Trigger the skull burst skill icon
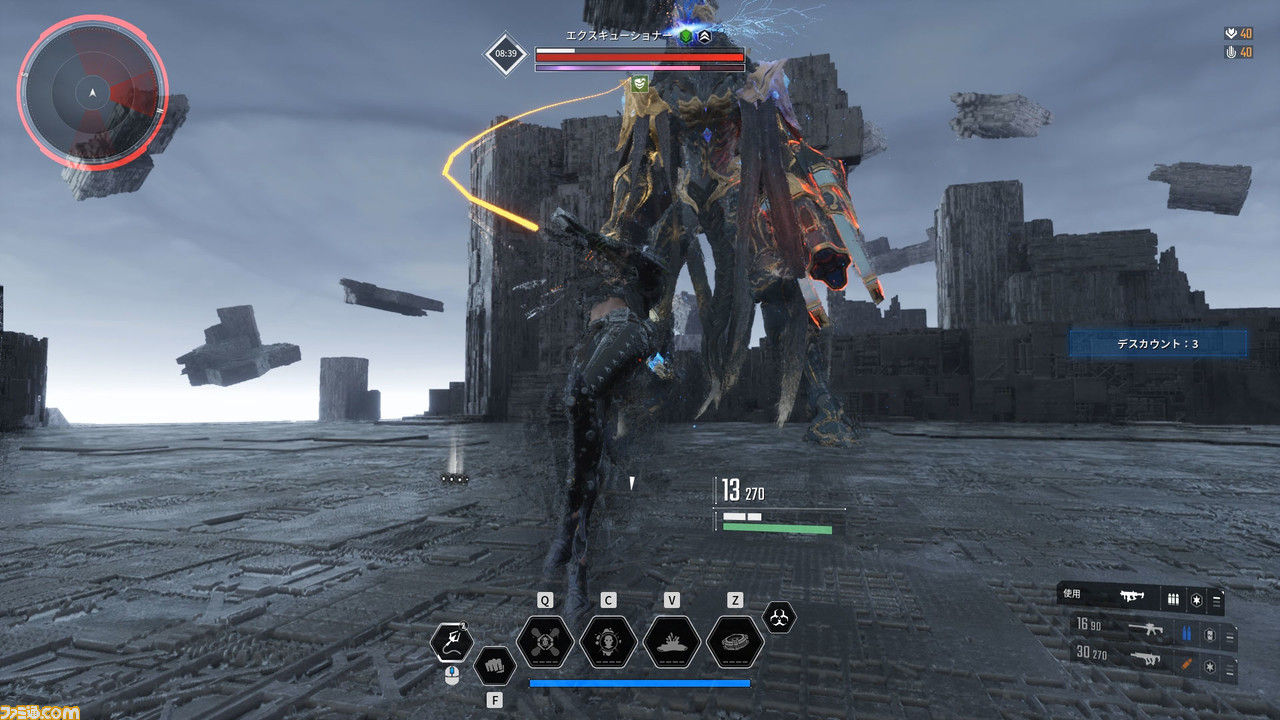1280x720 pixels. pyautogui.click(x=608, y=642)
